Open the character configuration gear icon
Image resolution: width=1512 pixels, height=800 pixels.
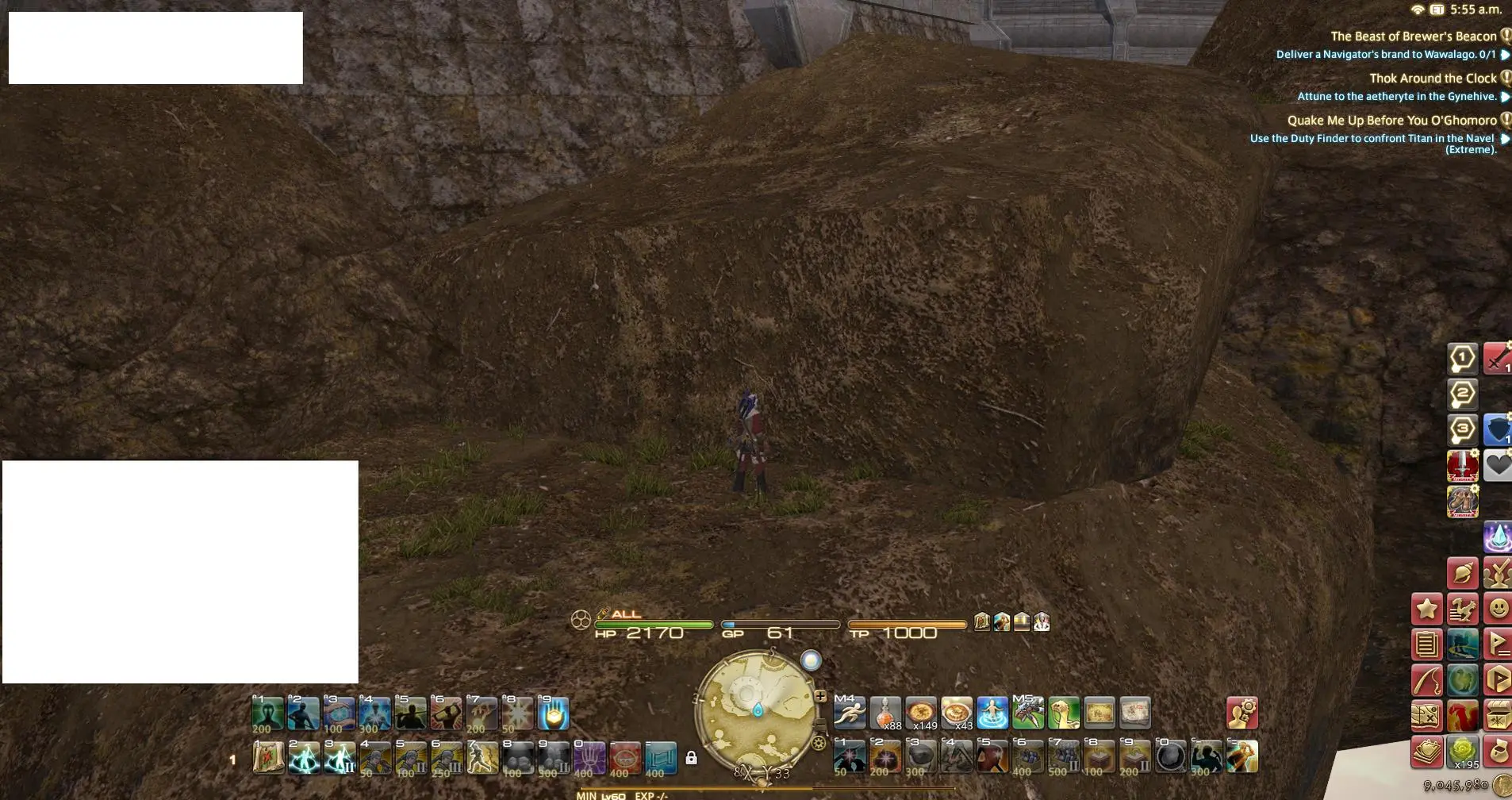(x=1241, y=713)
